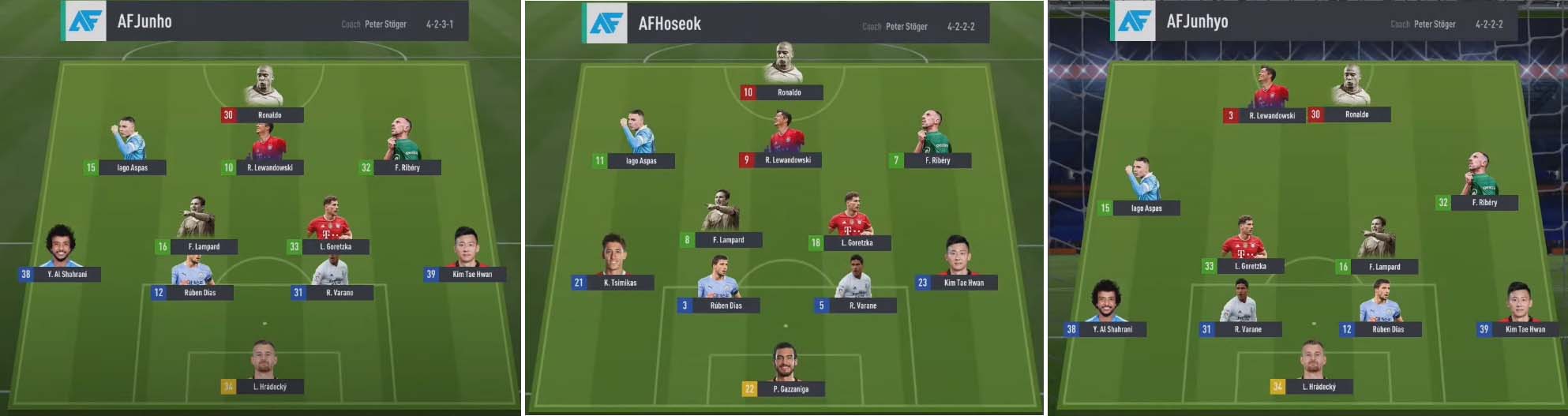Open the AFJunho team header
The width and height of the screenshot is (1568, 416).
point(264,21)
